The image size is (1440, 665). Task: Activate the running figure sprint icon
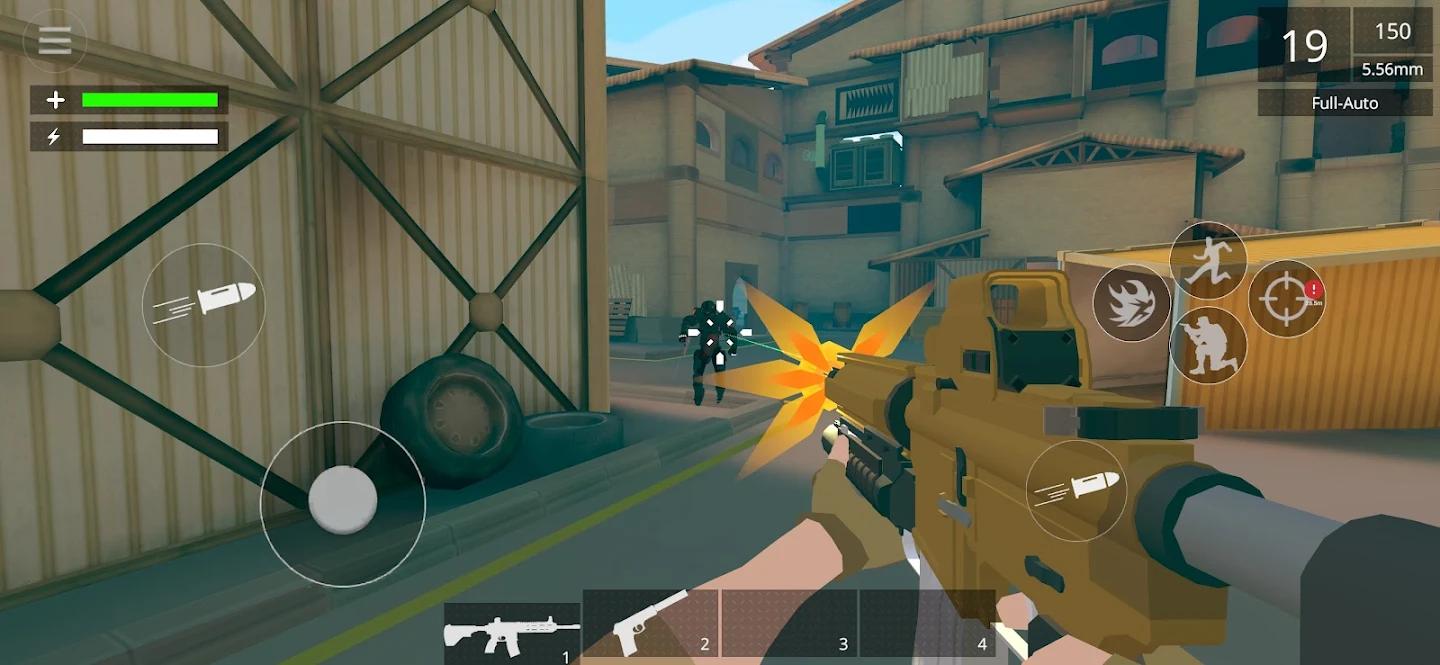(x=1208, y=260)
